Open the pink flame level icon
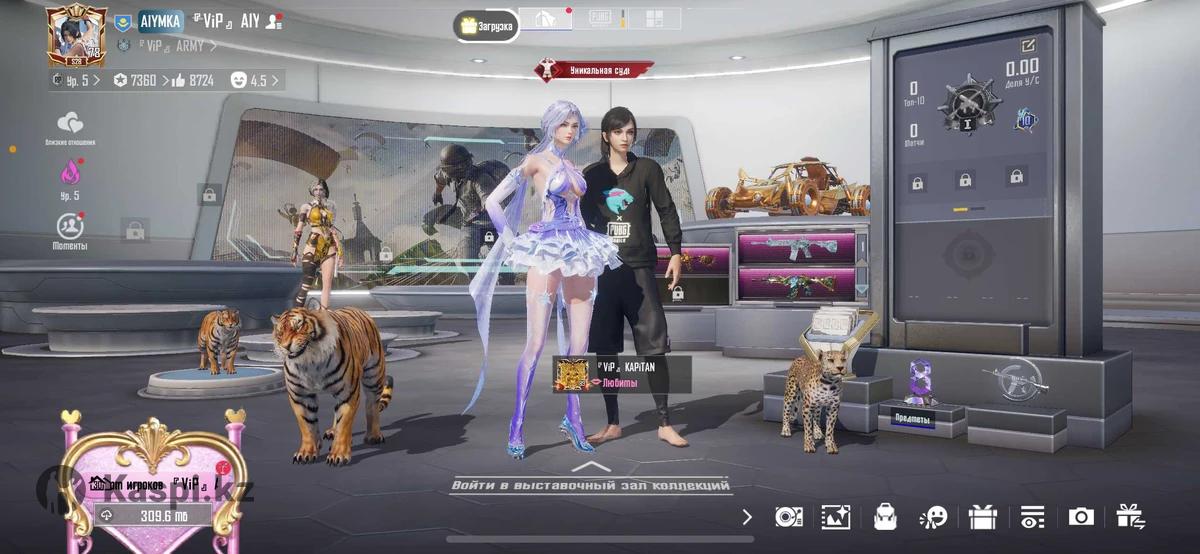The height and width of the screenshot is (554, 1200). pos(70,173)
